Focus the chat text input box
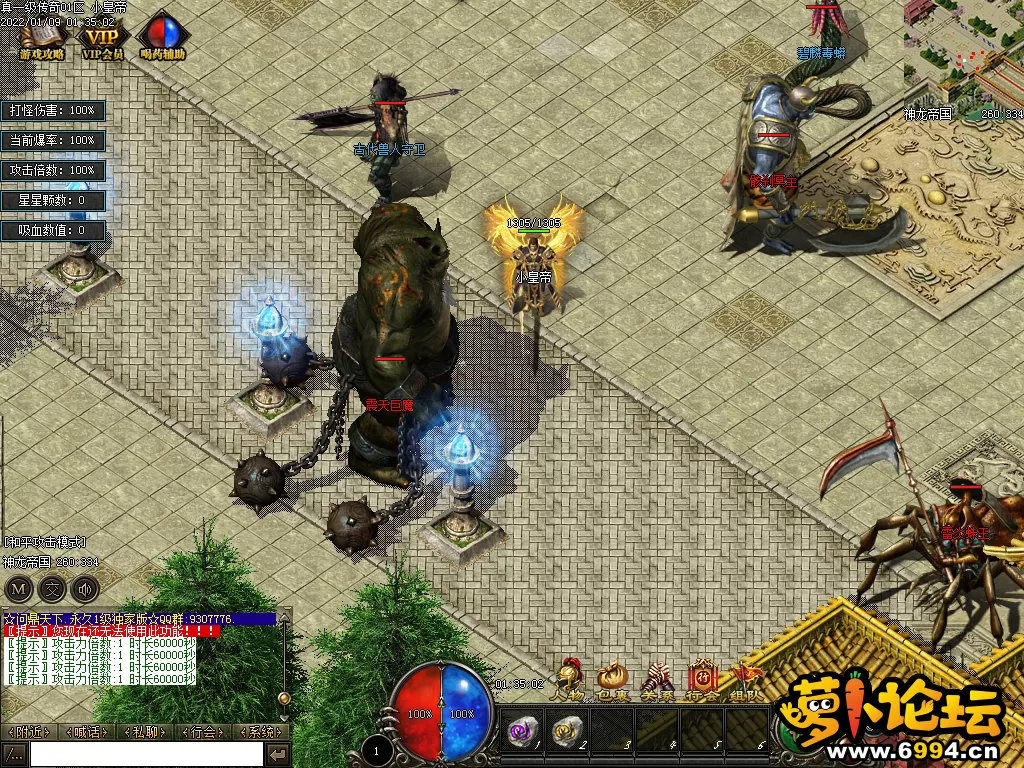This screenshot has width=1024, height=768. [146, 754]
